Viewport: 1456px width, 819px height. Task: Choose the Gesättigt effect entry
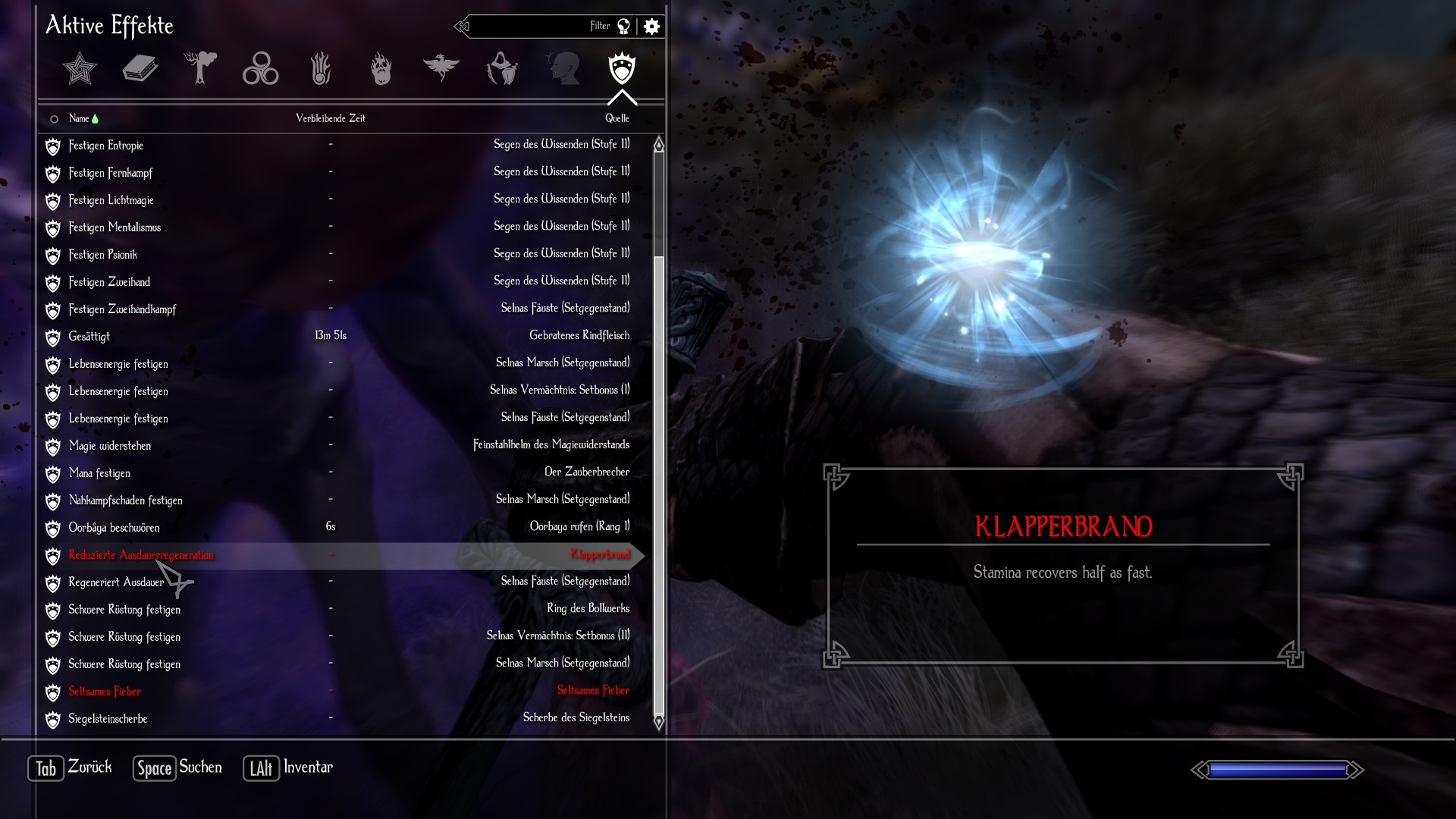point(89,337)
